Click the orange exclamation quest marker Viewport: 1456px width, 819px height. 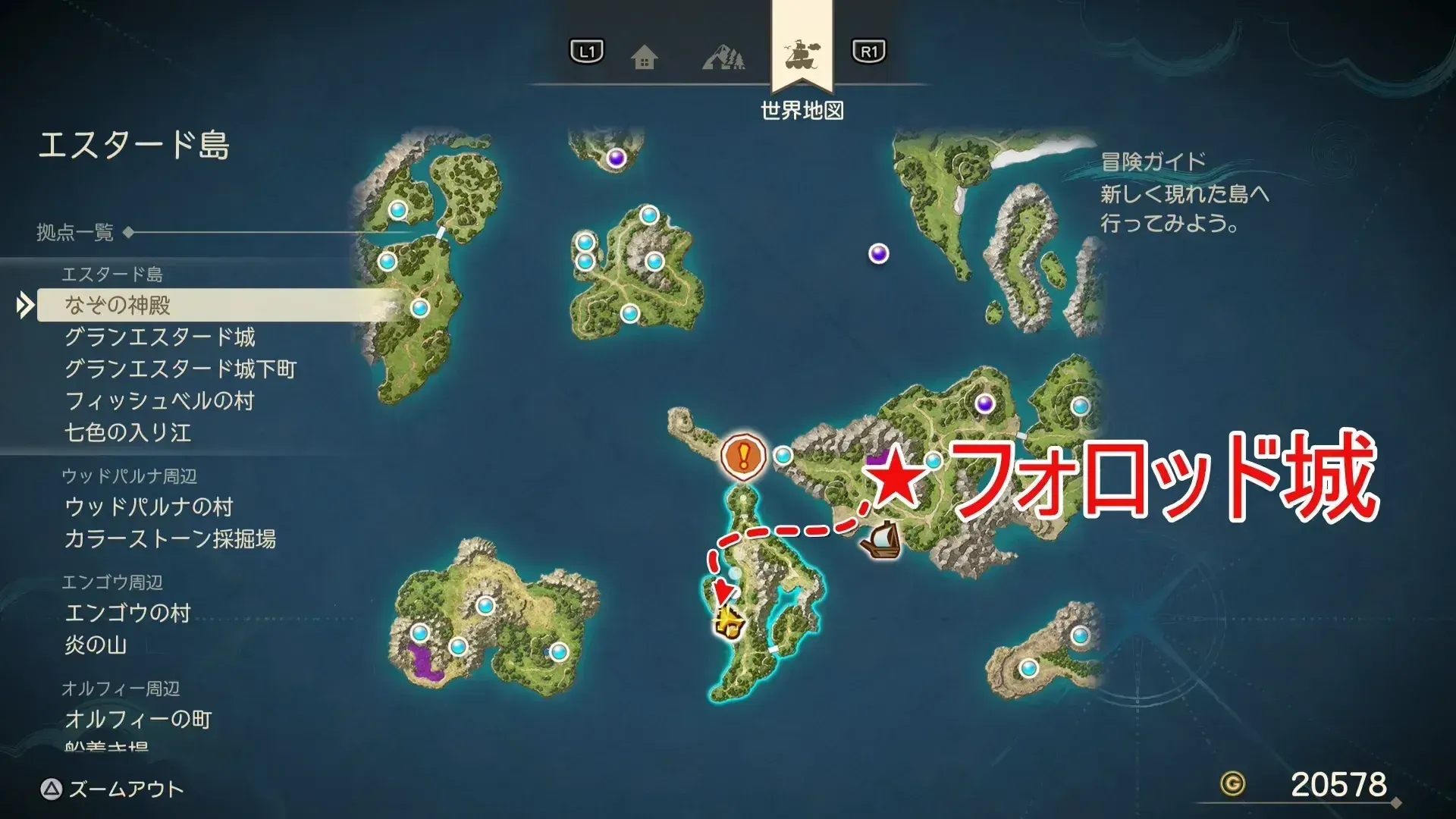tap(744, 456)
